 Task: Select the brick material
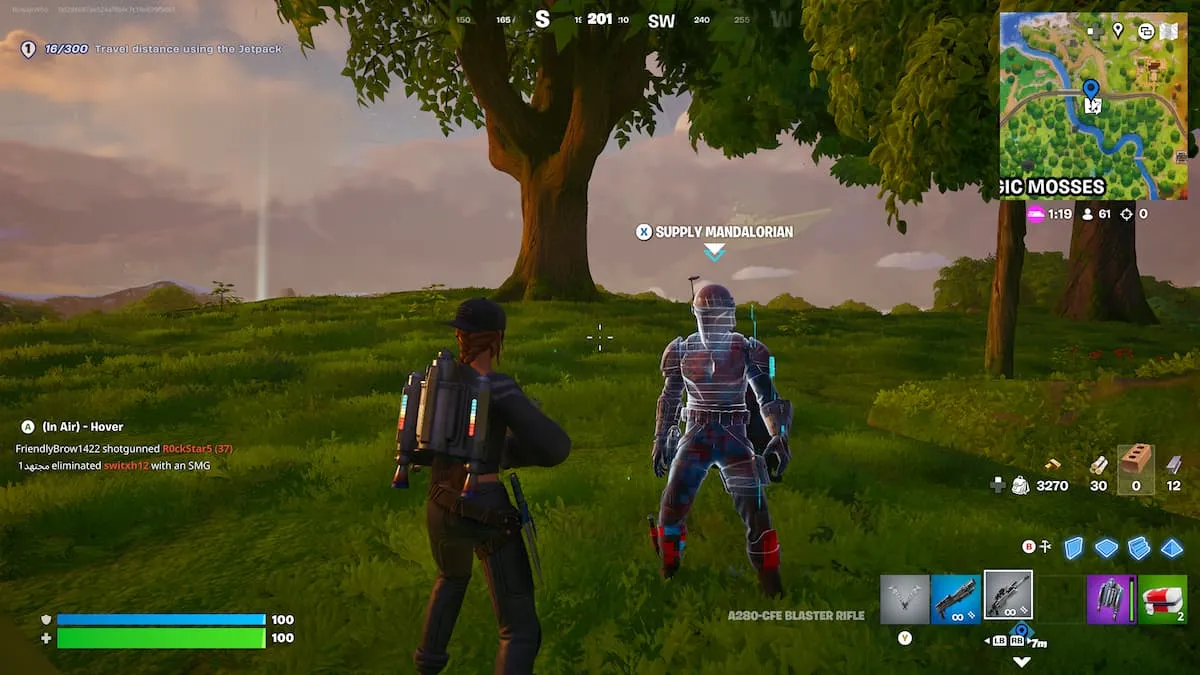click(1135, 462)
